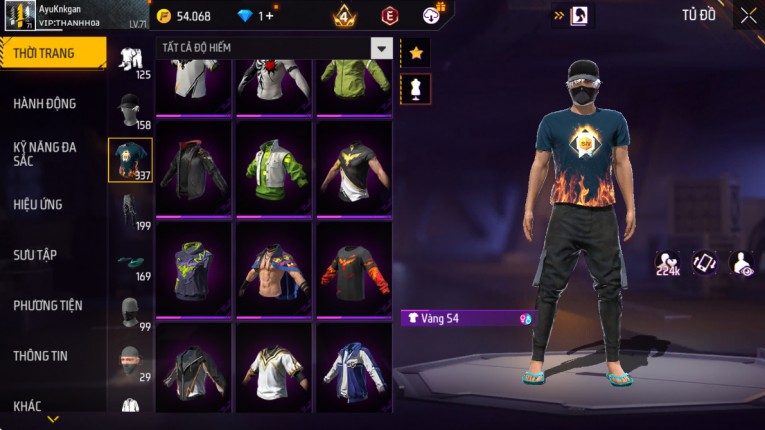765x430 pixels.
Task: Open the shoes subcategory showing 169
Action: coord(130,262)
